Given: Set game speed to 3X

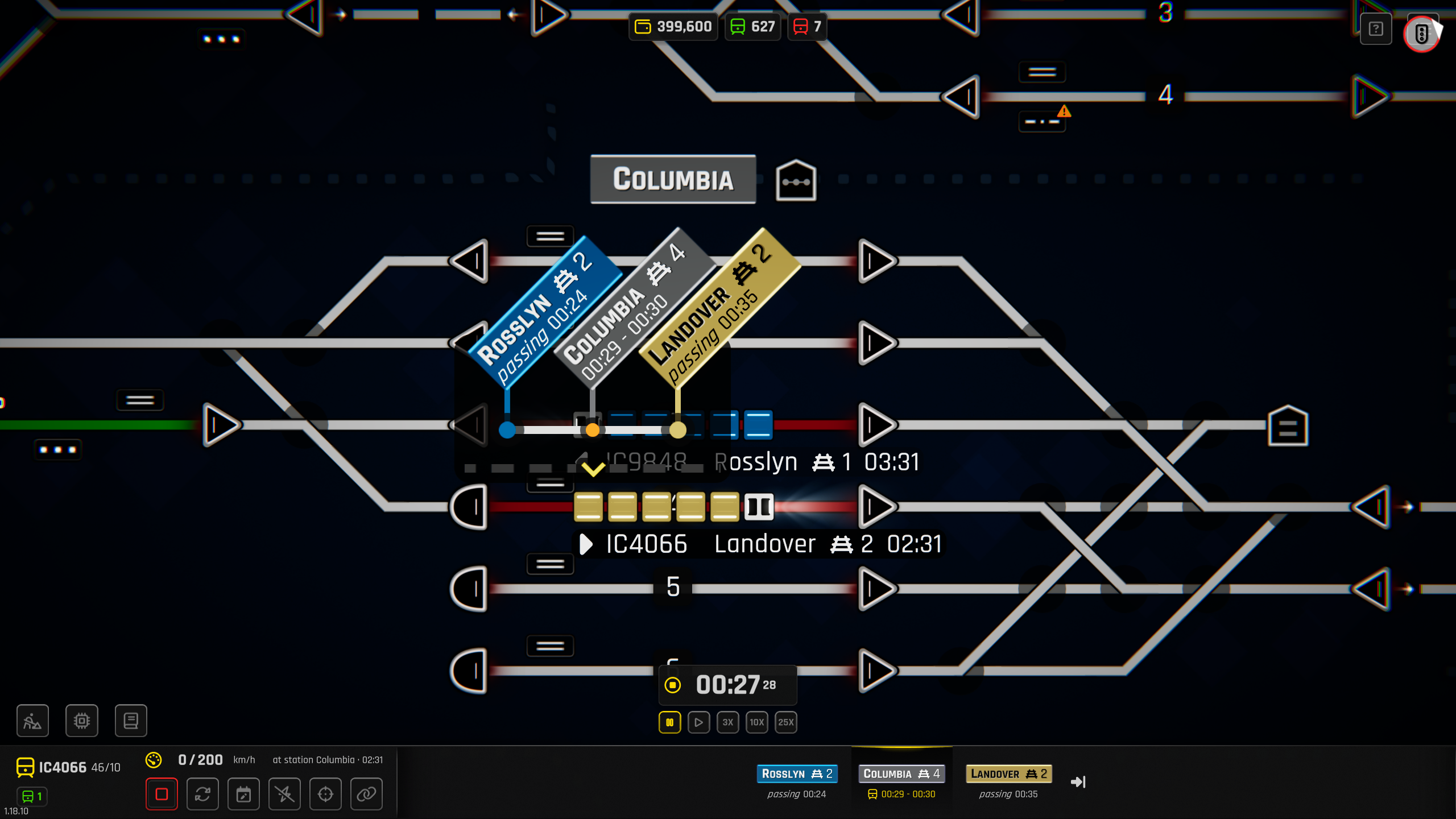Looking at the screenshot, I should point(728,722).
